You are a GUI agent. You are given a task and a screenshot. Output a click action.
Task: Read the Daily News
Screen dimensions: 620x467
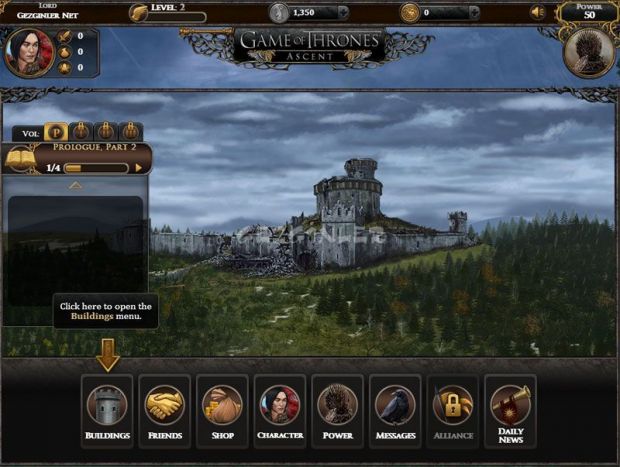point(510,411)
